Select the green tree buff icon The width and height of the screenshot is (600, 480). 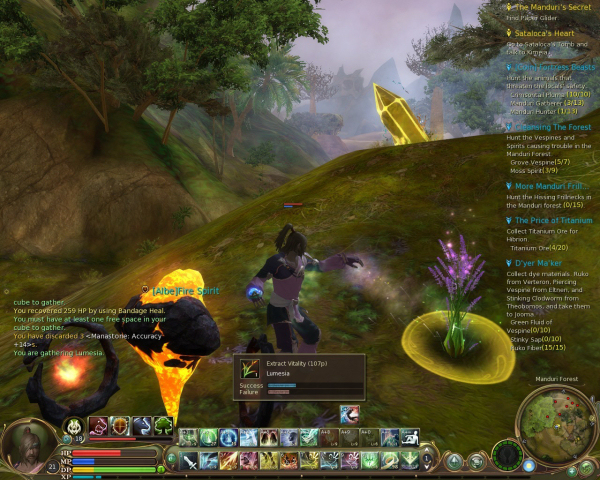click(x=163, y=426)
